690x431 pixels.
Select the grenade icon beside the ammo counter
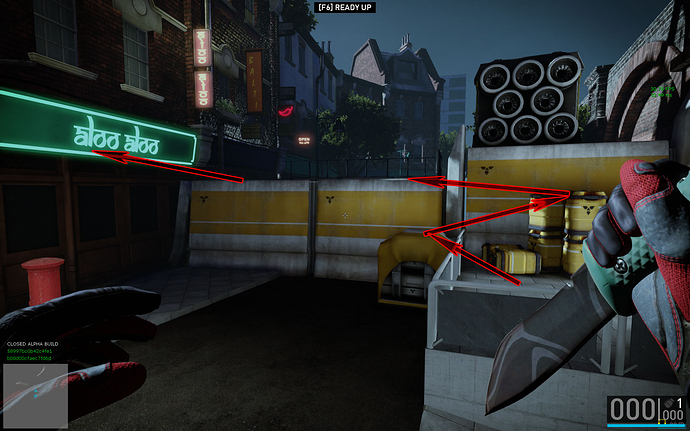668,401
